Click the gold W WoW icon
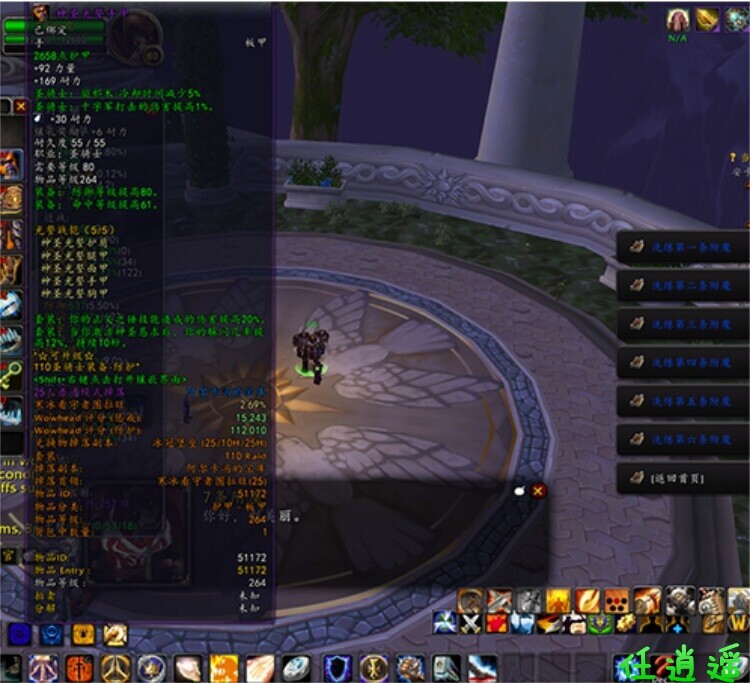Image resolution: width=750 pixels, height=683 pixels. (739, 623)
